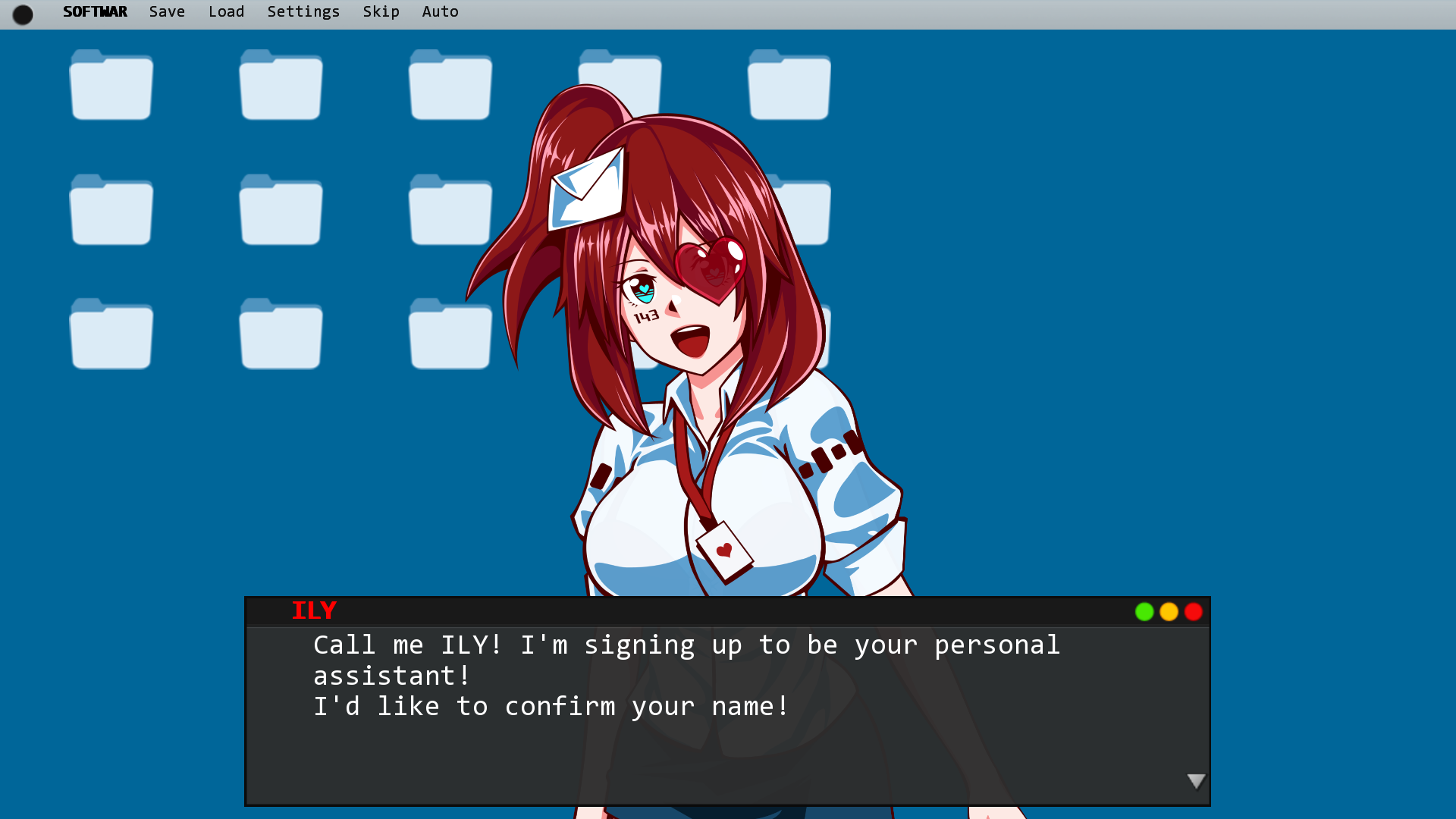This screenshot has height=819, width=1456.
Task: Toggle the green dot on the ILY window
Action: (x=1144, y=612)
